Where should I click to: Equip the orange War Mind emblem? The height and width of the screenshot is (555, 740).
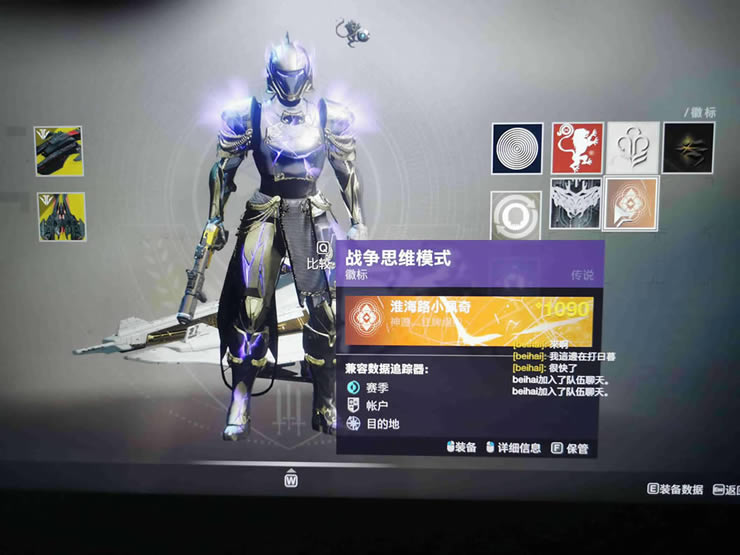[633, 204]
